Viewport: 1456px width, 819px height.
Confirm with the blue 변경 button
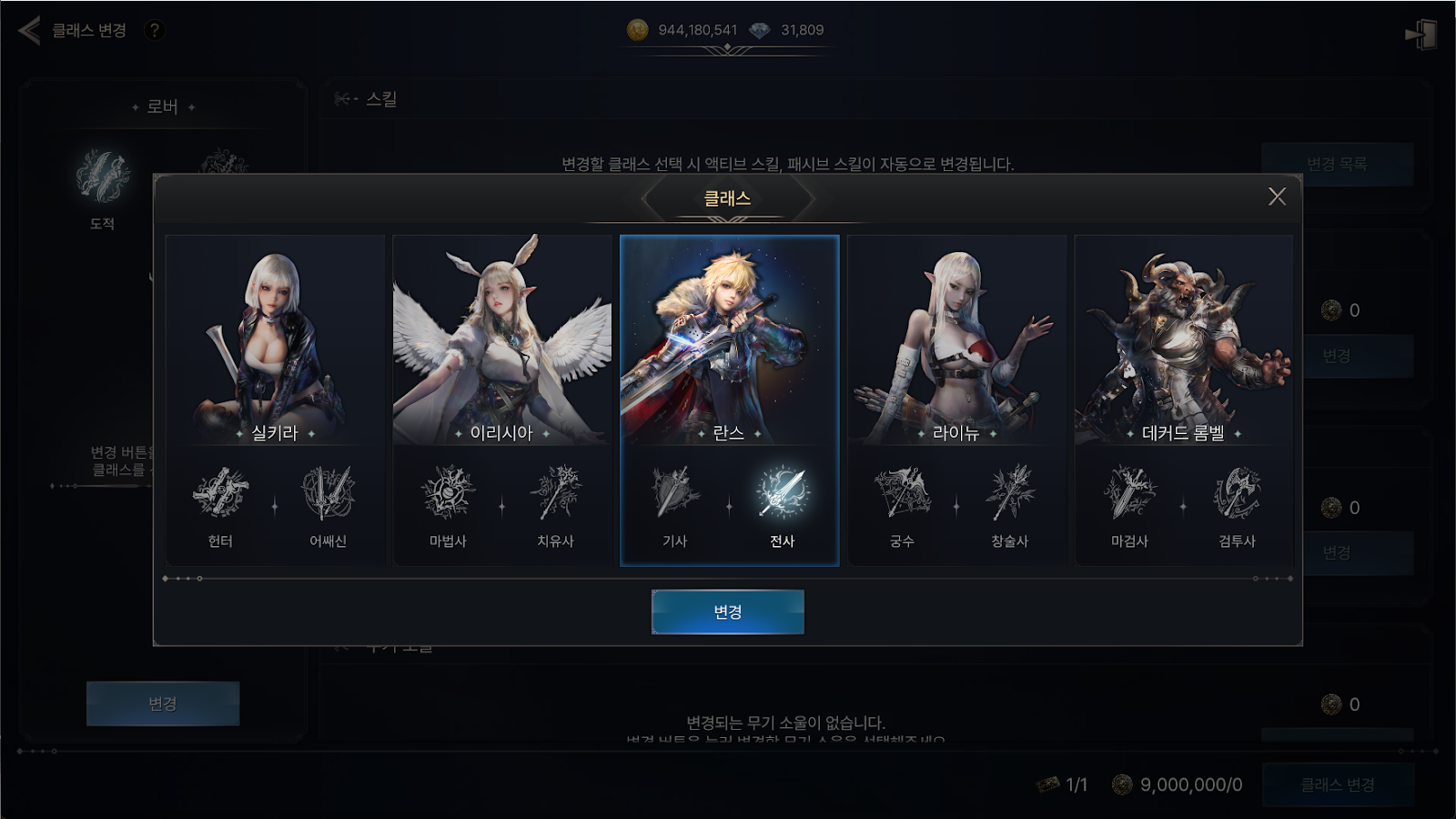pyautogui.click(x=727, y=612)
